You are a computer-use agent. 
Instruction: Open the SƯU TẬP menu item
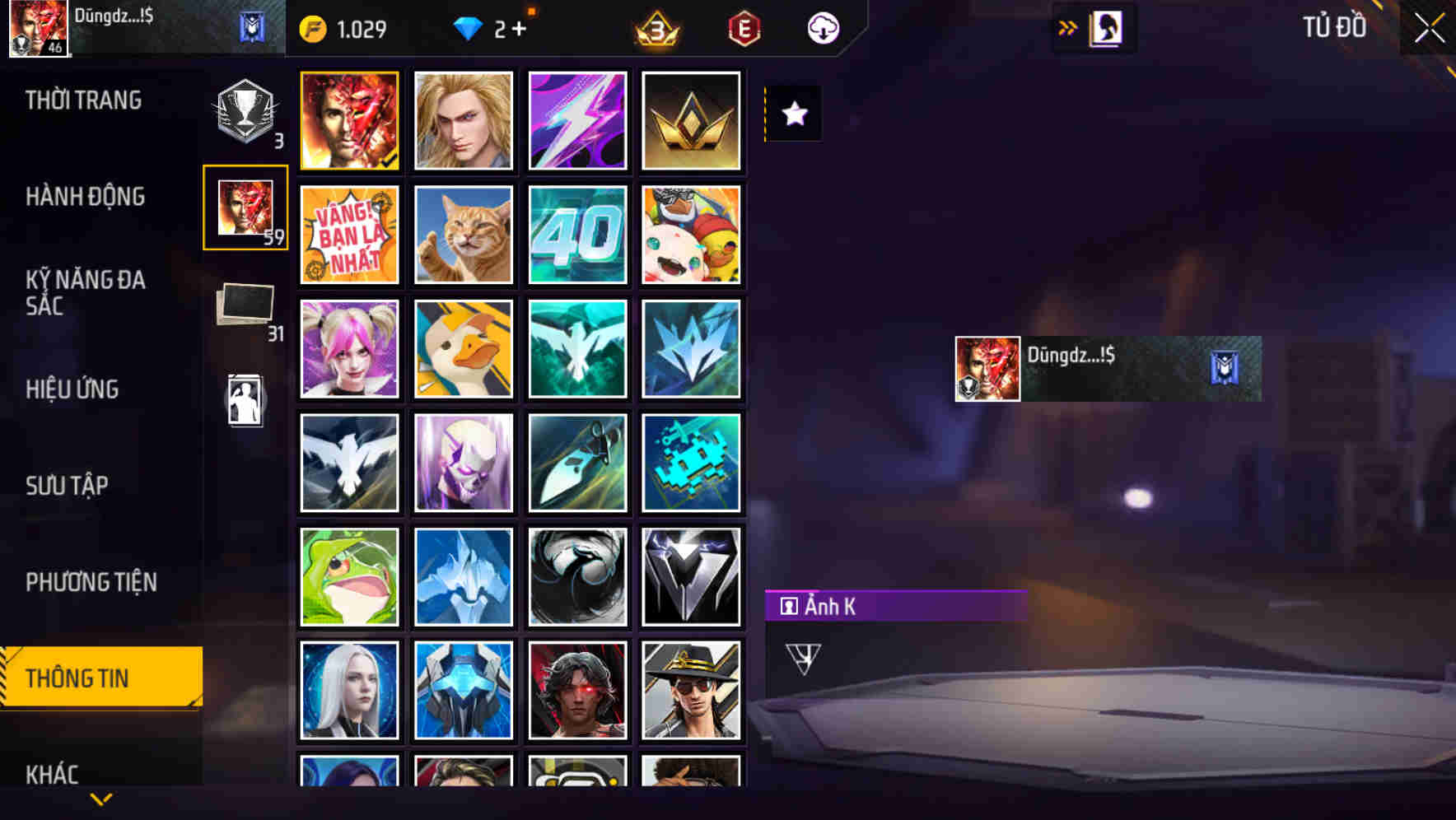pyautogui.click(x=68, y=487)
